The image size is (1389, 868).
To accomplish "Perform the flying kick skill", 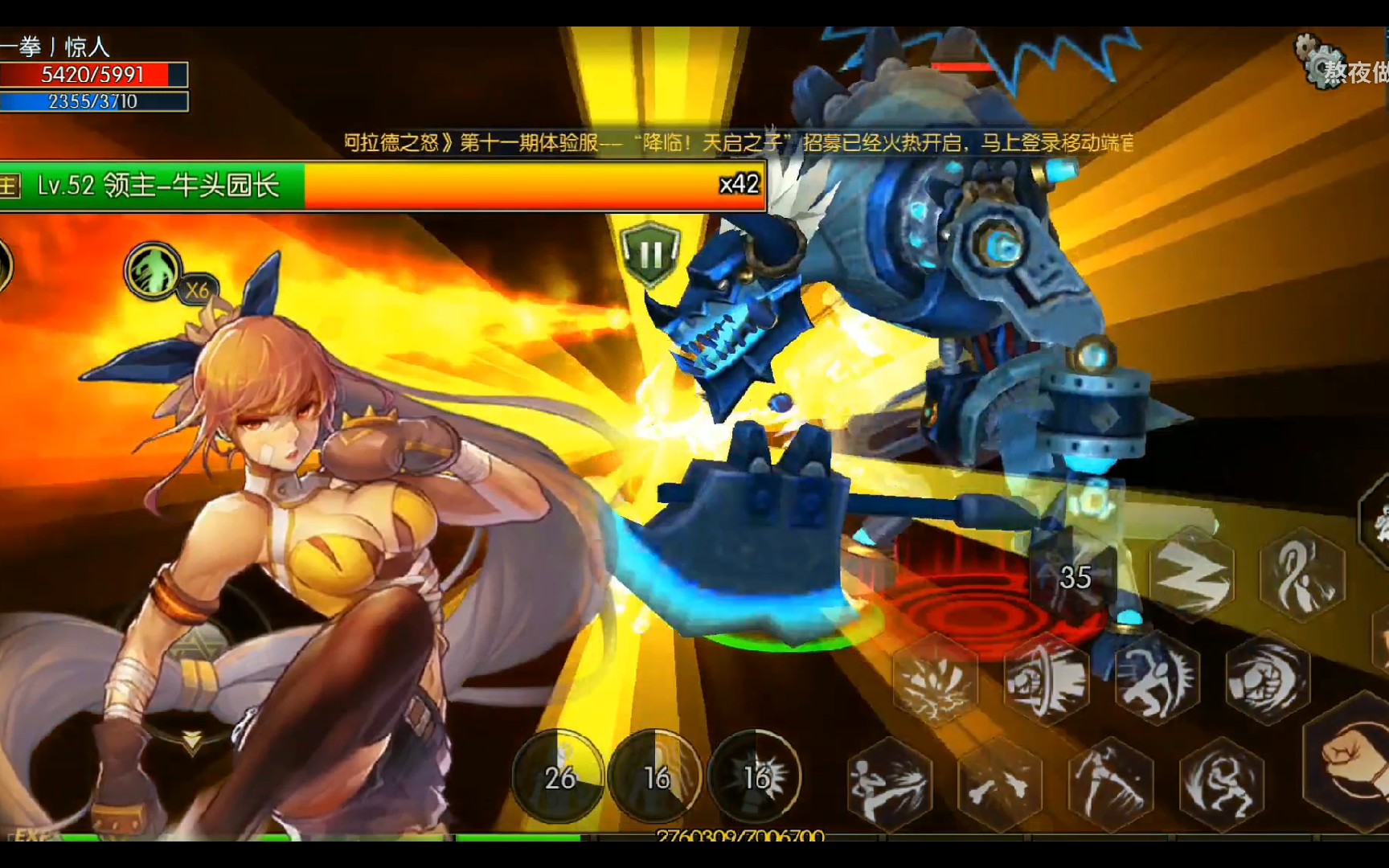I will pos(889,784).
